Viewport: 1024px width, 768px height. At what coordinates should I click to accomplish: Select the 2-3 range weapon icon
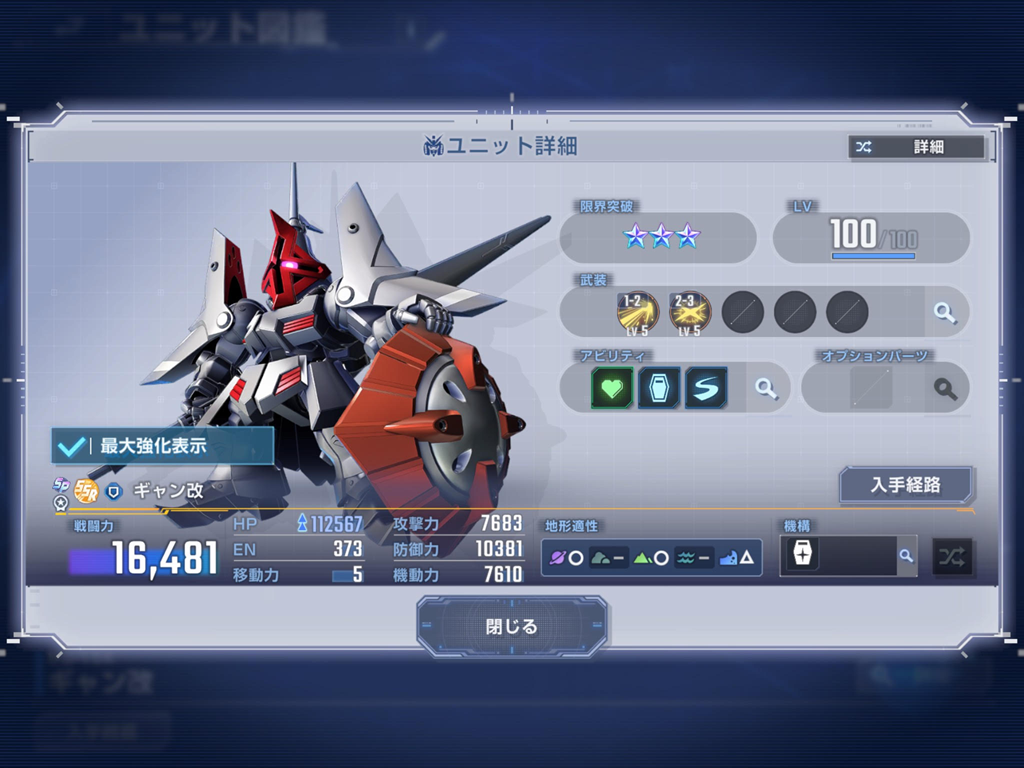[x=690, y=312]
